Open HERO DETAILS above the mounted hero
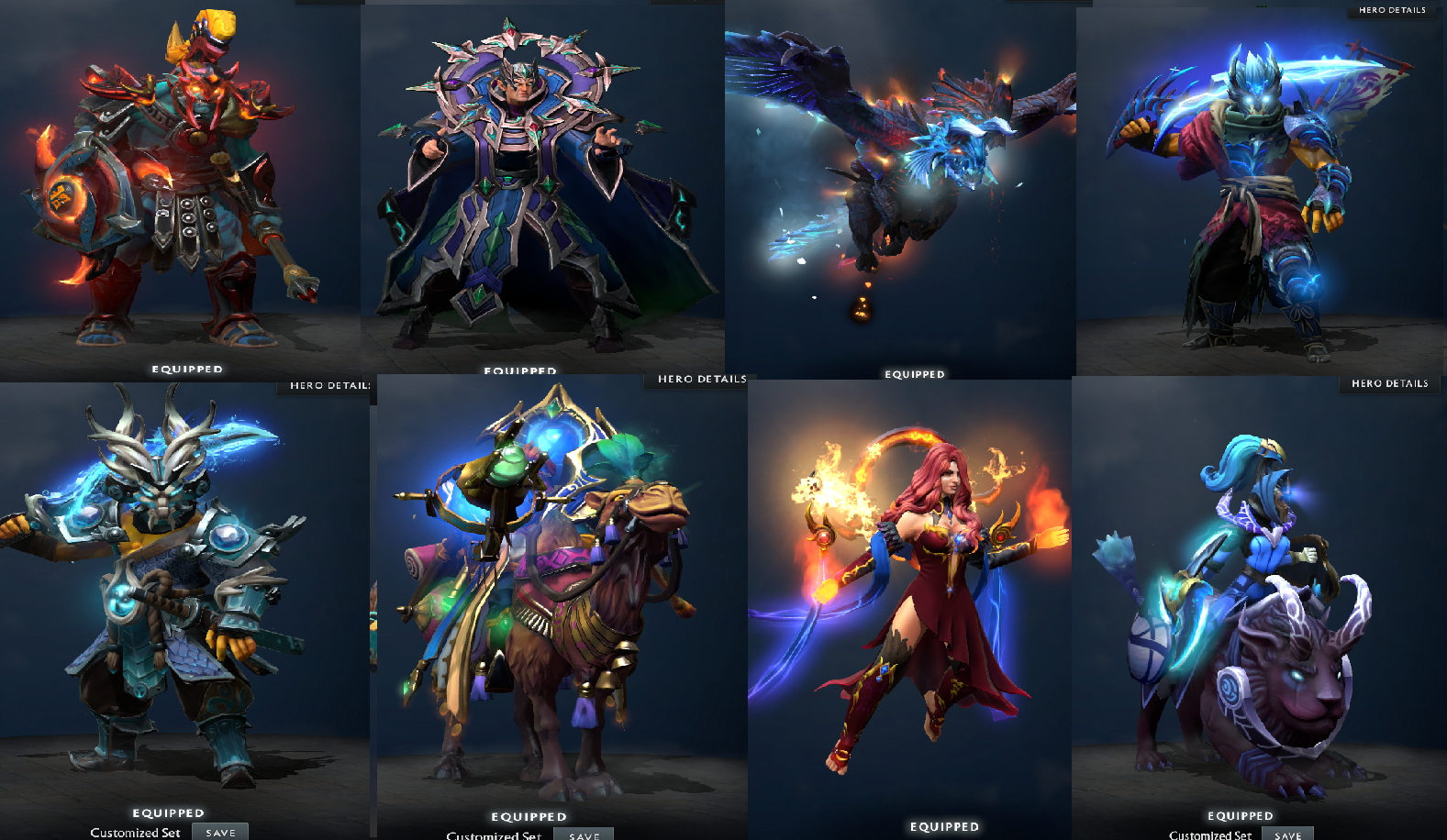Image resolution: width=1447 pixels, height=840 pixels. tap(1389, 383)
